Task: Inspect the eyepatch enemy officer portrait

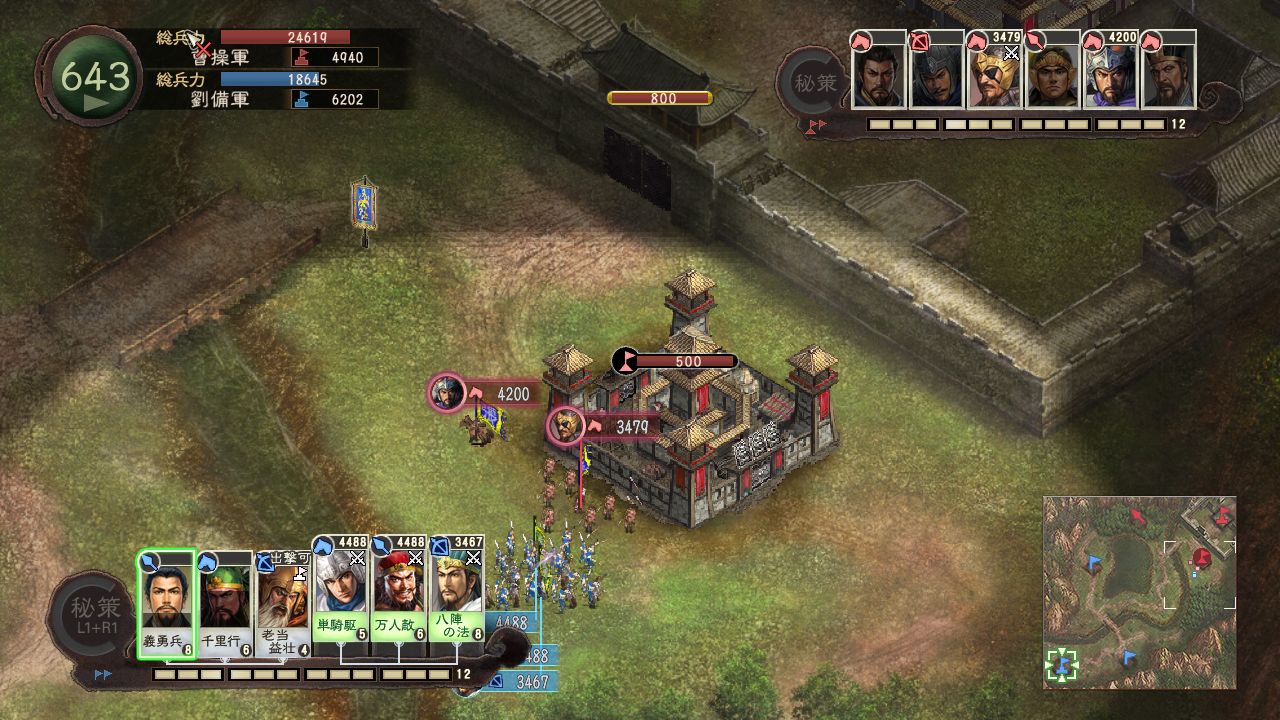Action: coord(994,72)
